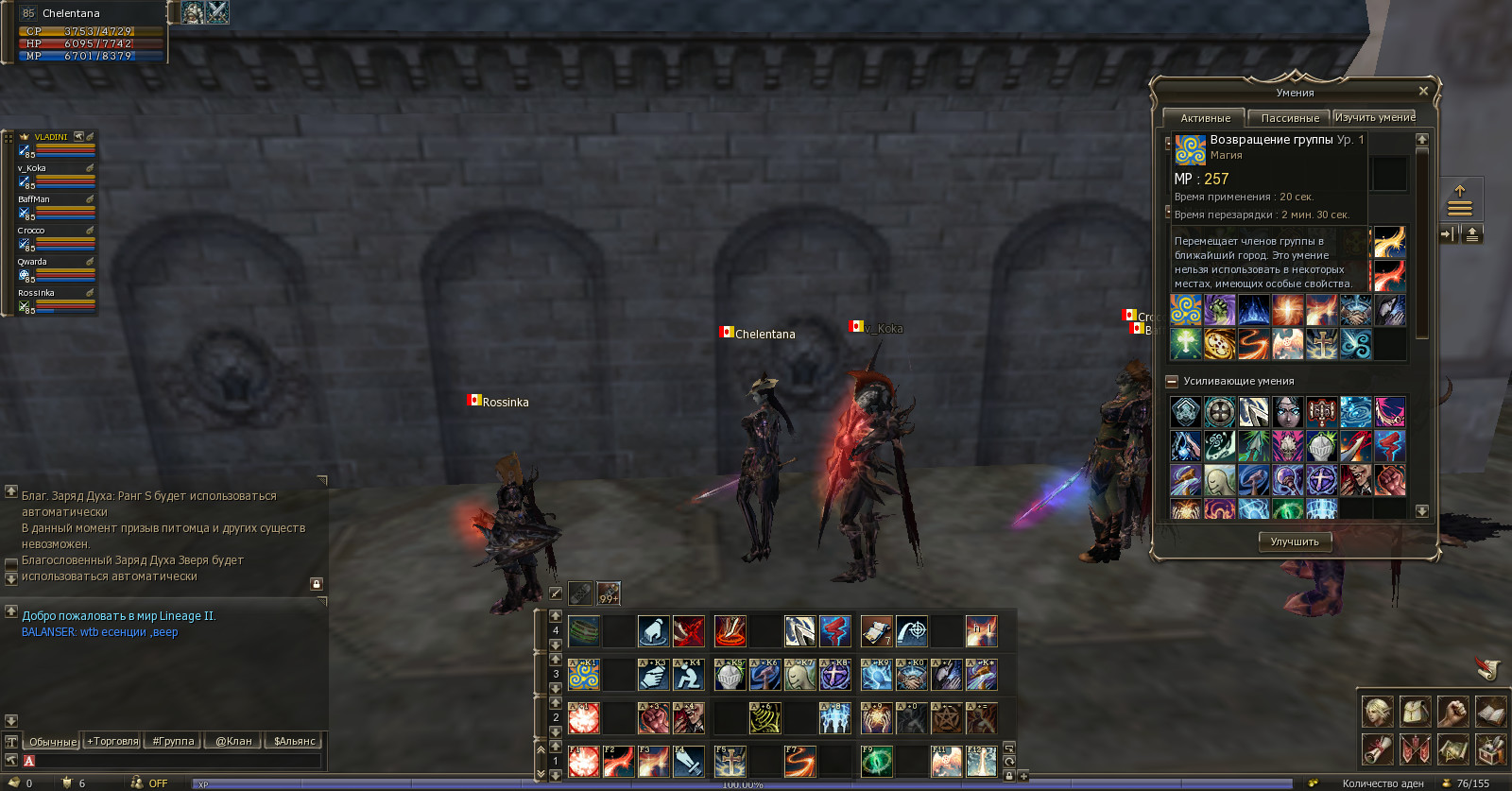The width and height of the screenshot is (1512, 791).
Task: Target party member Qwarda in the list
Action: click(x=32, y=262)
